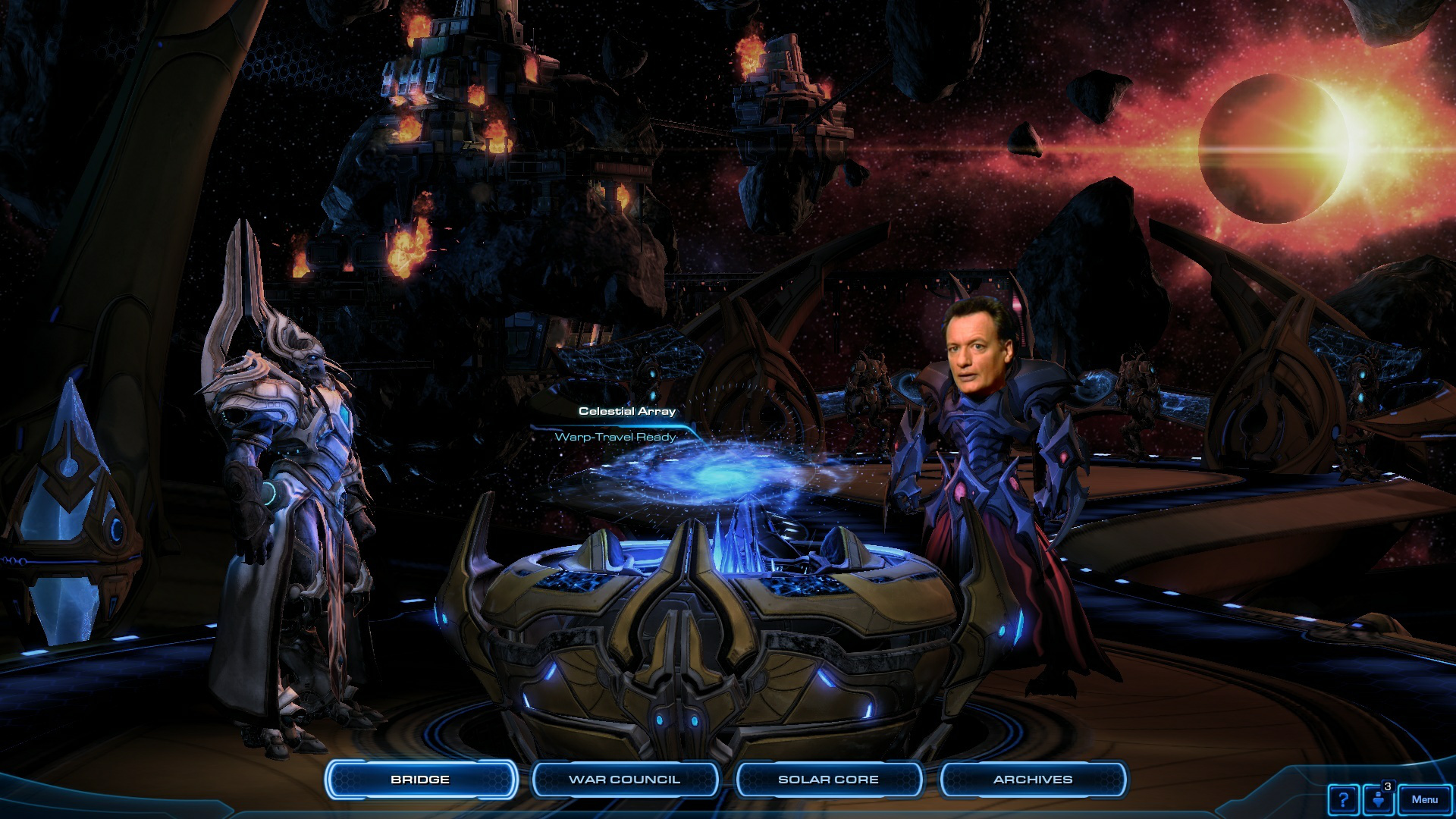1456x819 pixels.
Task: Go to the Solar Core
Action: click(x=828, y=780)
